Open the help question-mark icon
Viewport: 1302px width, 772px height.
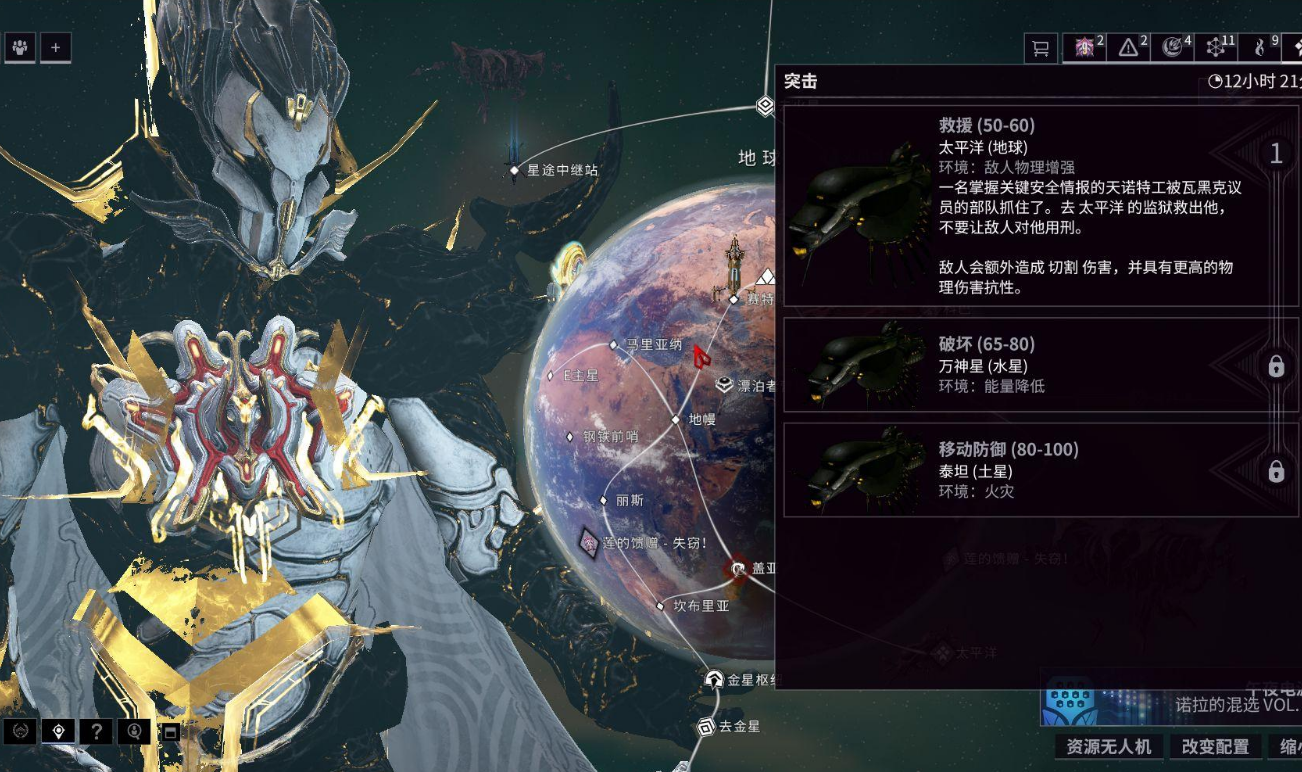point(96,733)
